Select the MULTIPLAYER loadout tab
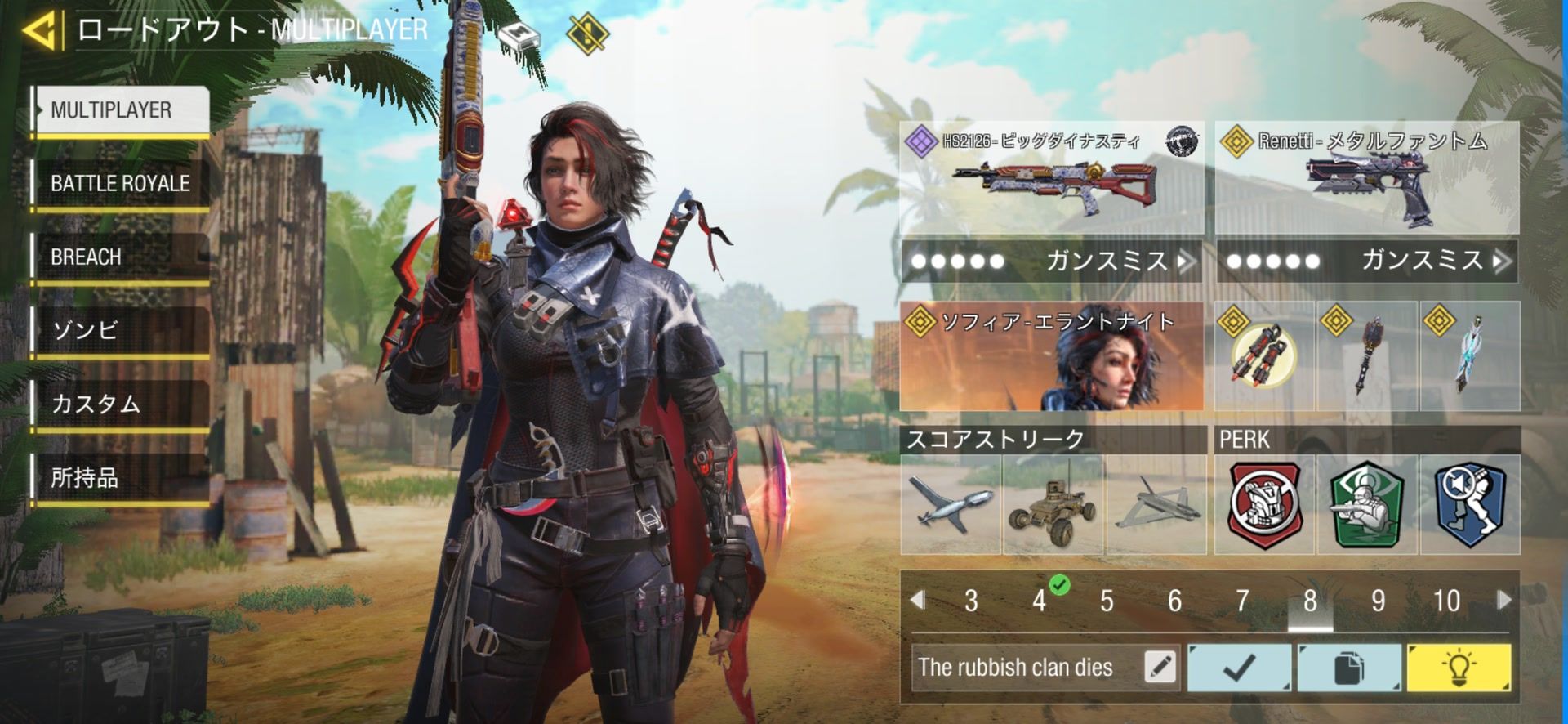The image size is (1568, 724). click(120, 110)
